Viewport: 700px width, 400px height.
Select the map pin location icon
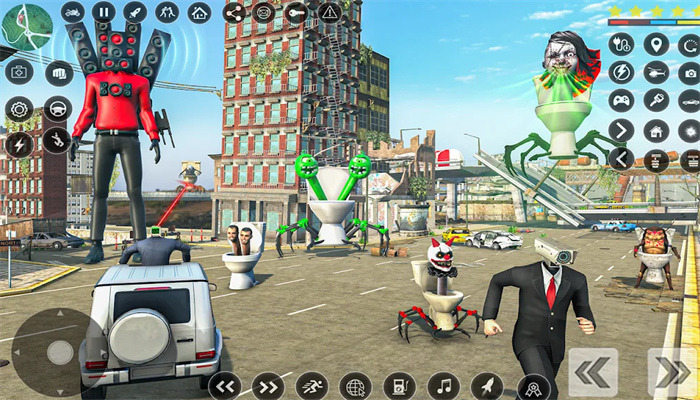(656, 44)
